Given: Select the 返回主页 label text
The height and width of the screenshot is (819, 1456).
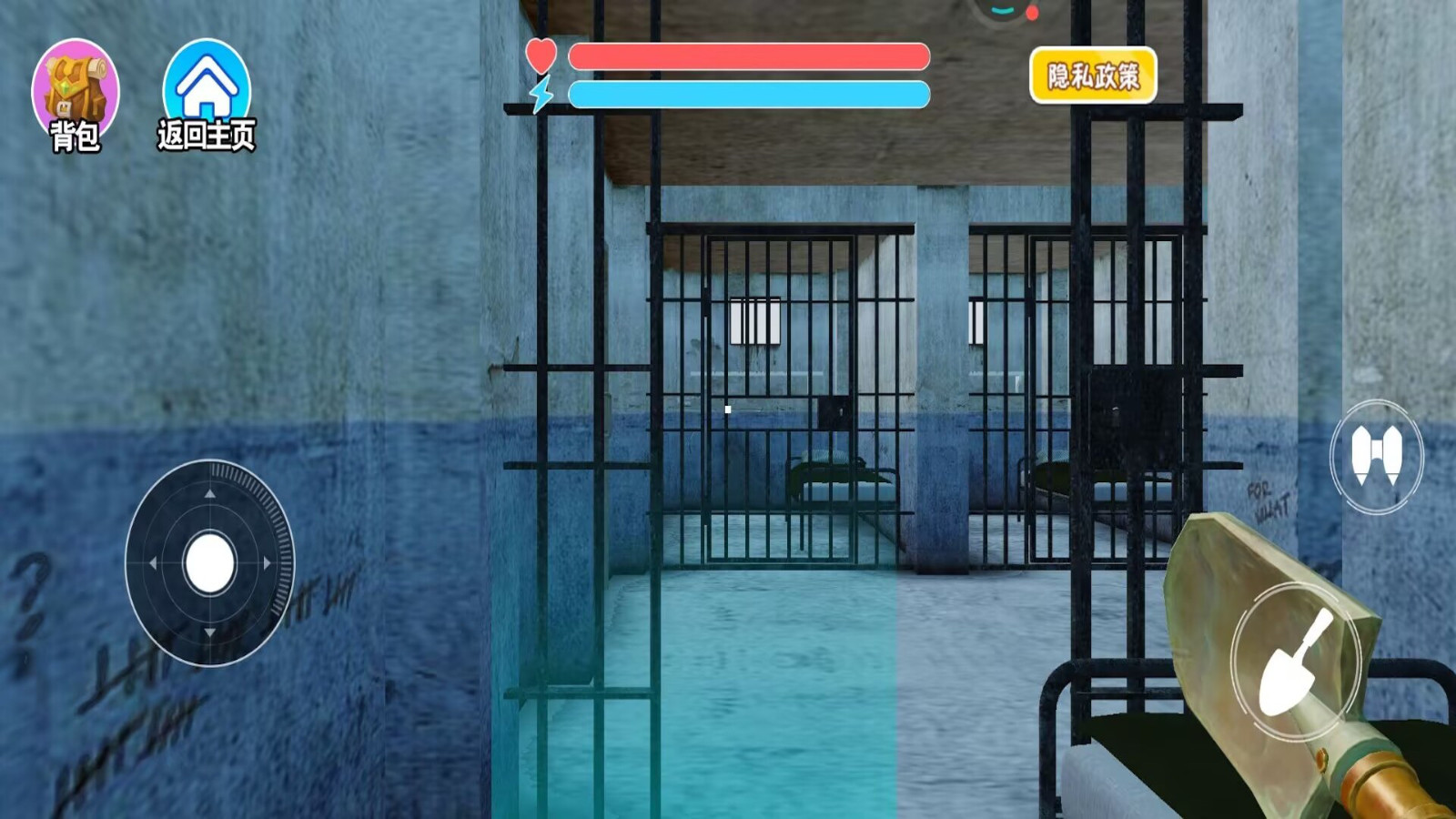Looking at the screenshot, I should 207,134.
